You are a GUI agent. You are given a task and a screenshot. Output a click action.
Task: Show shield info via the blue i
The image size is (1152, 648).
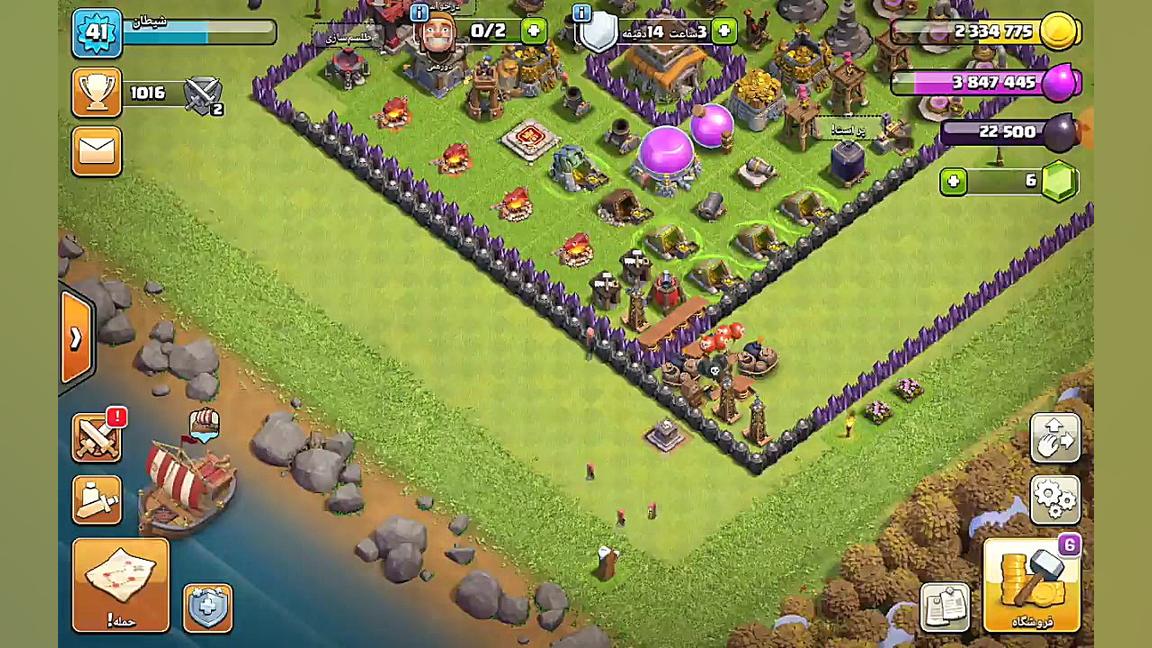coord(582,13)
